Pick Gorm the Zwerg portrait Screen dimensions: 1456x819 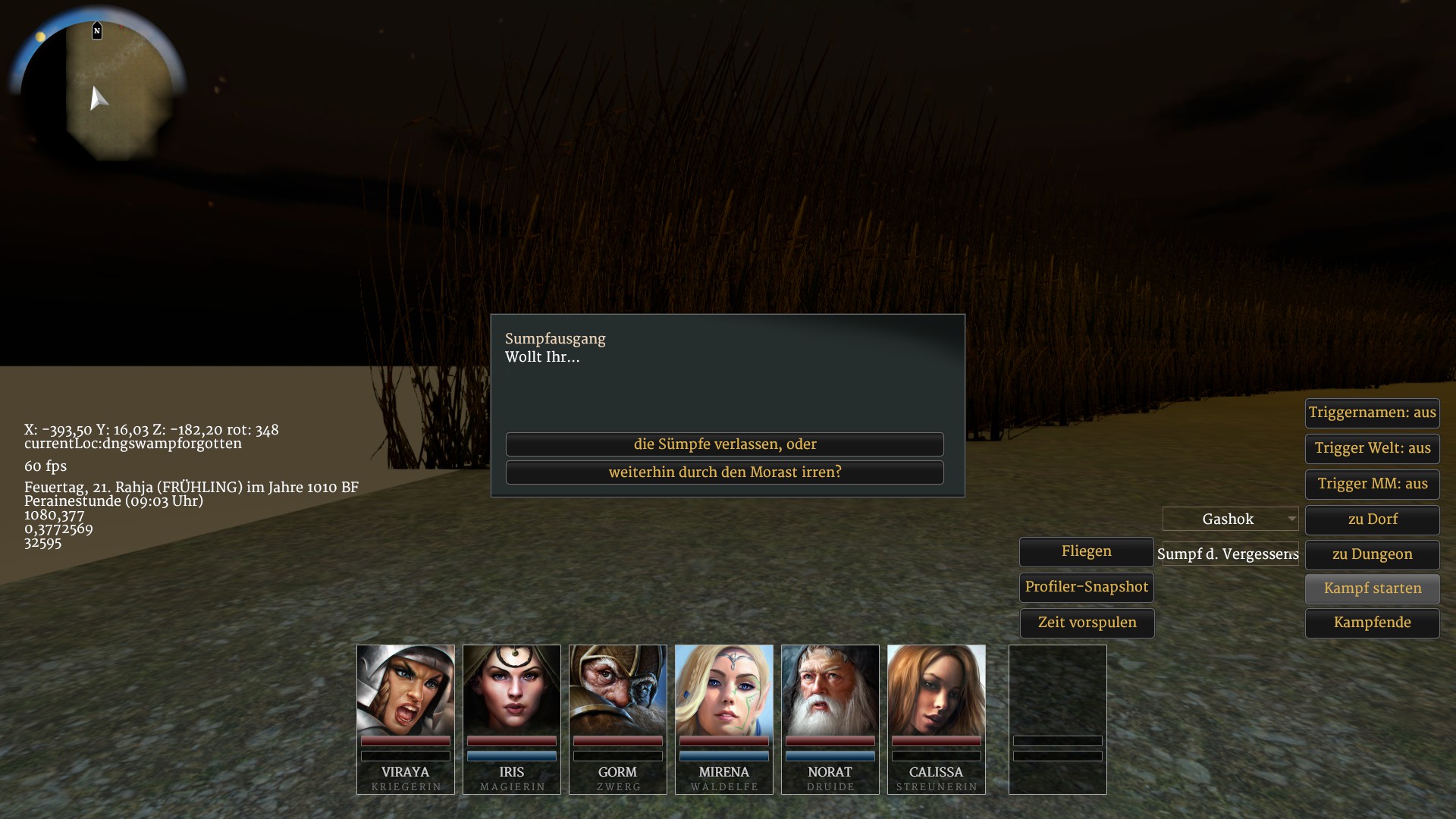[618, 690]
